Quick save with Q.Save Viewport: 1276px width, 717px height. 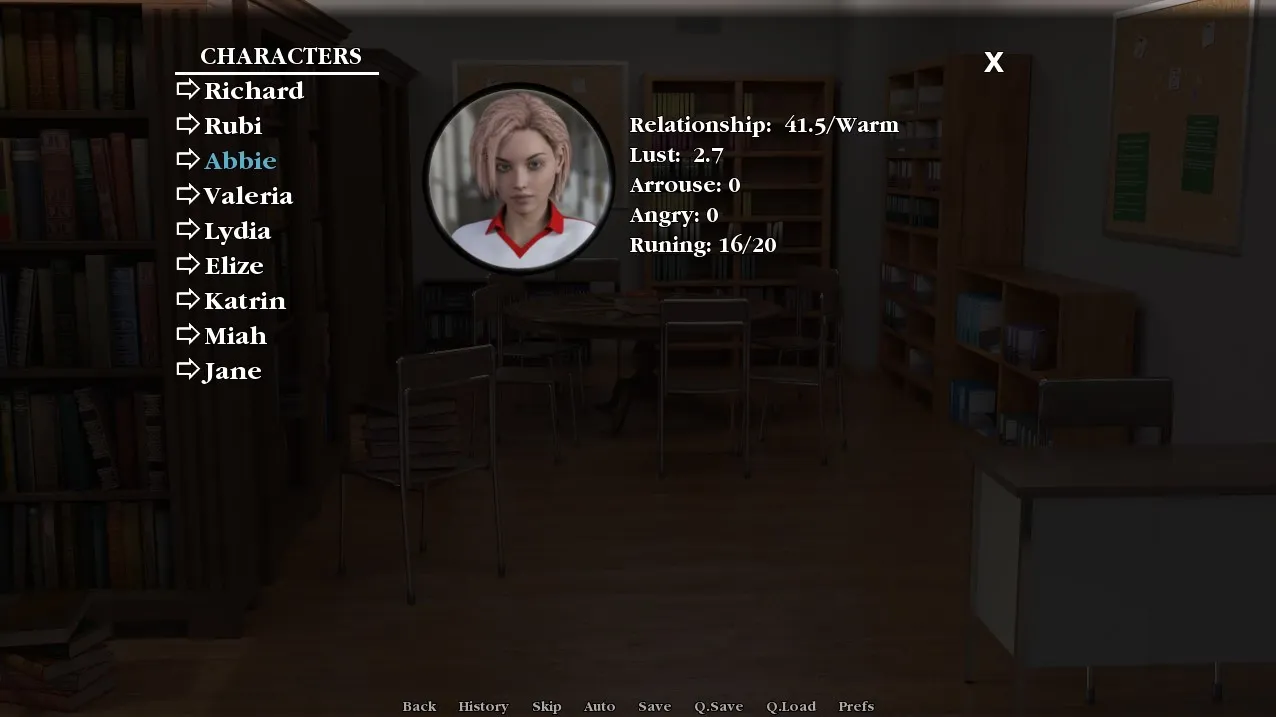(x=718, y=706)
